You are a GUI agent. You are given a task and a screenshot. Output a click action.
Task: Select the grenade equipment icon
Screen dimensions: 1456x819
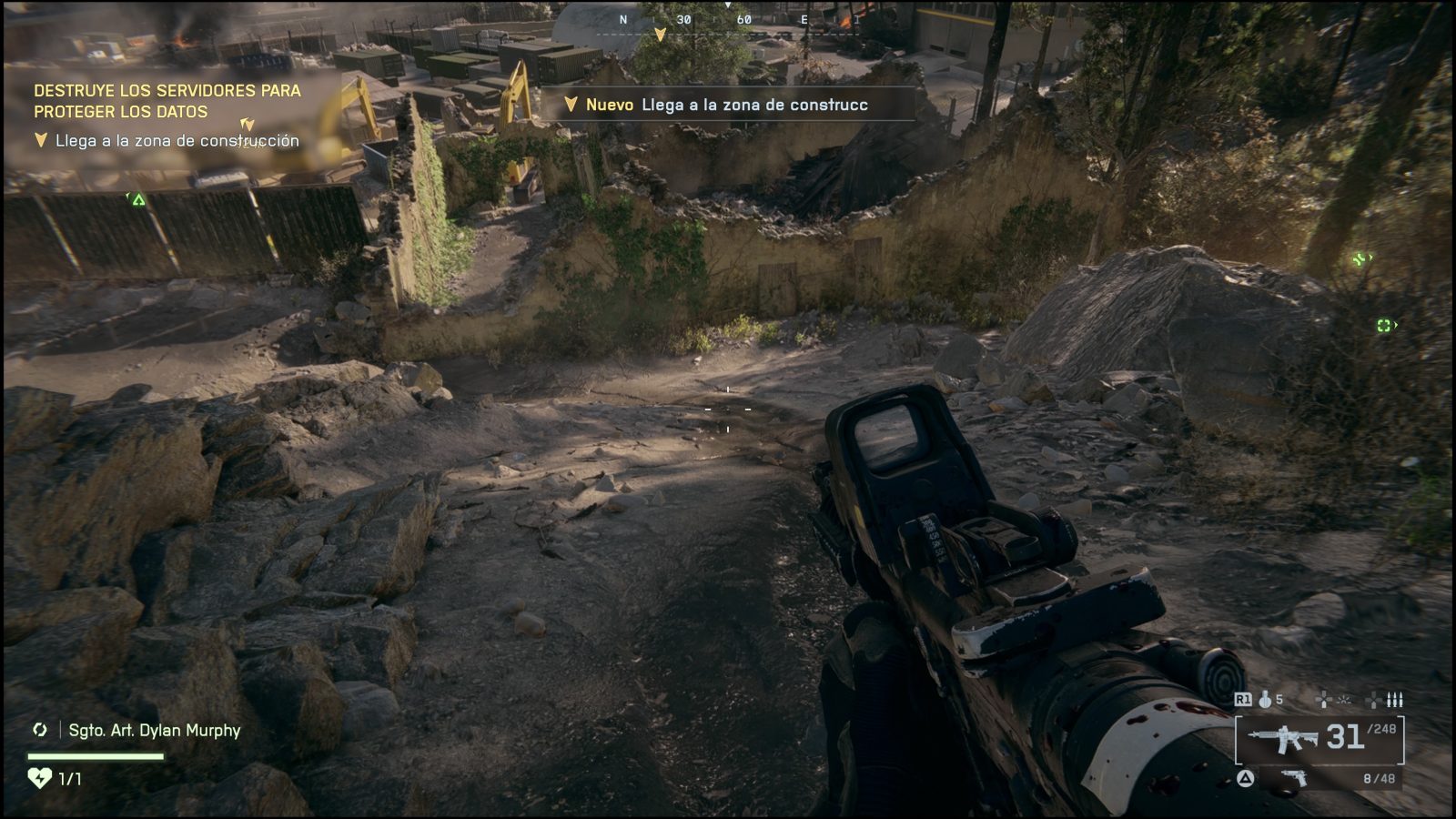pos(1265,699)
